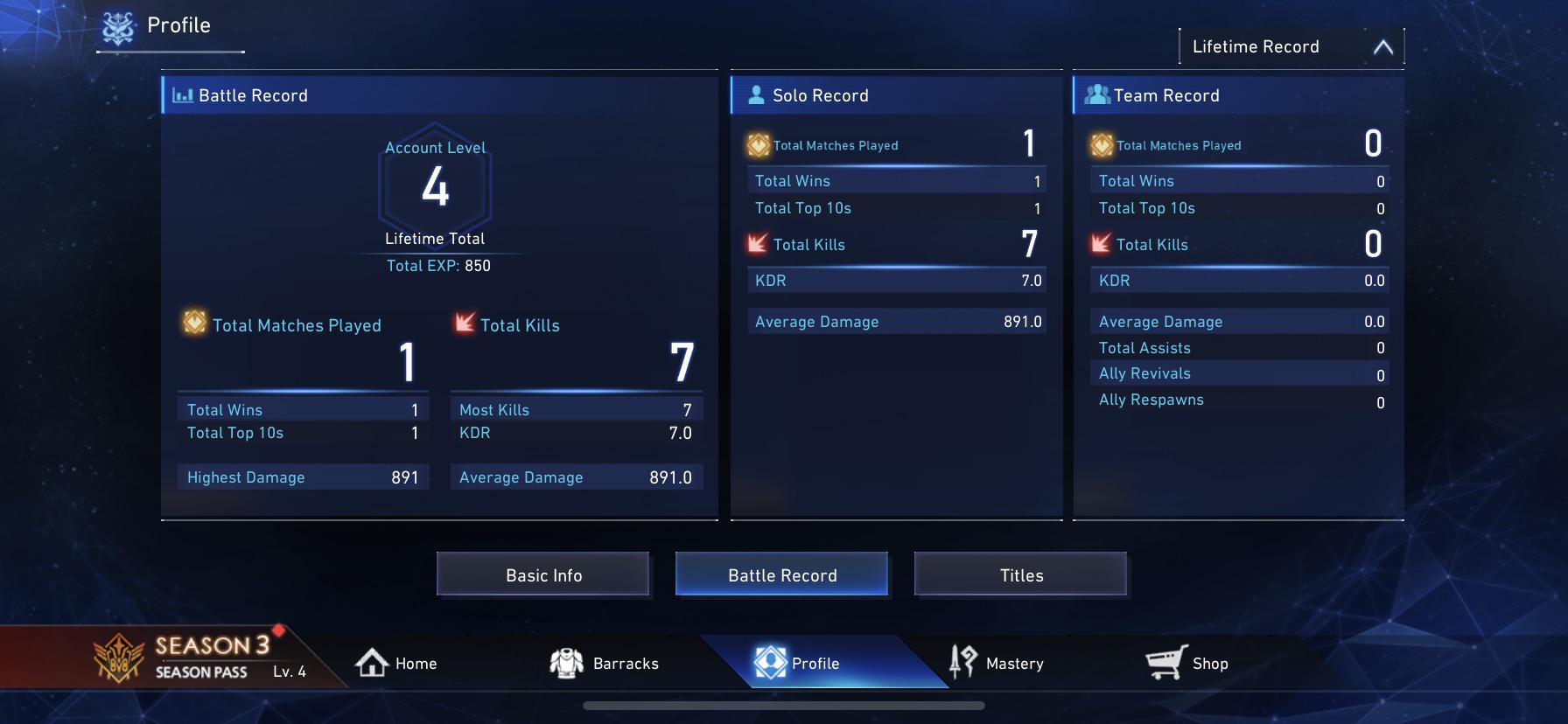Click the Total Kills crossed-swords icon

(464, 324)
